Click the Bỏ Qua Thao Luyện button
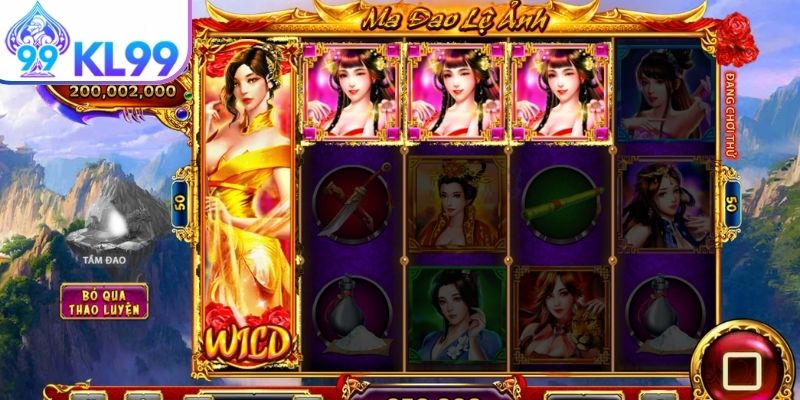Viewport: 800px width, 400px height. click(x=104, y=301)
